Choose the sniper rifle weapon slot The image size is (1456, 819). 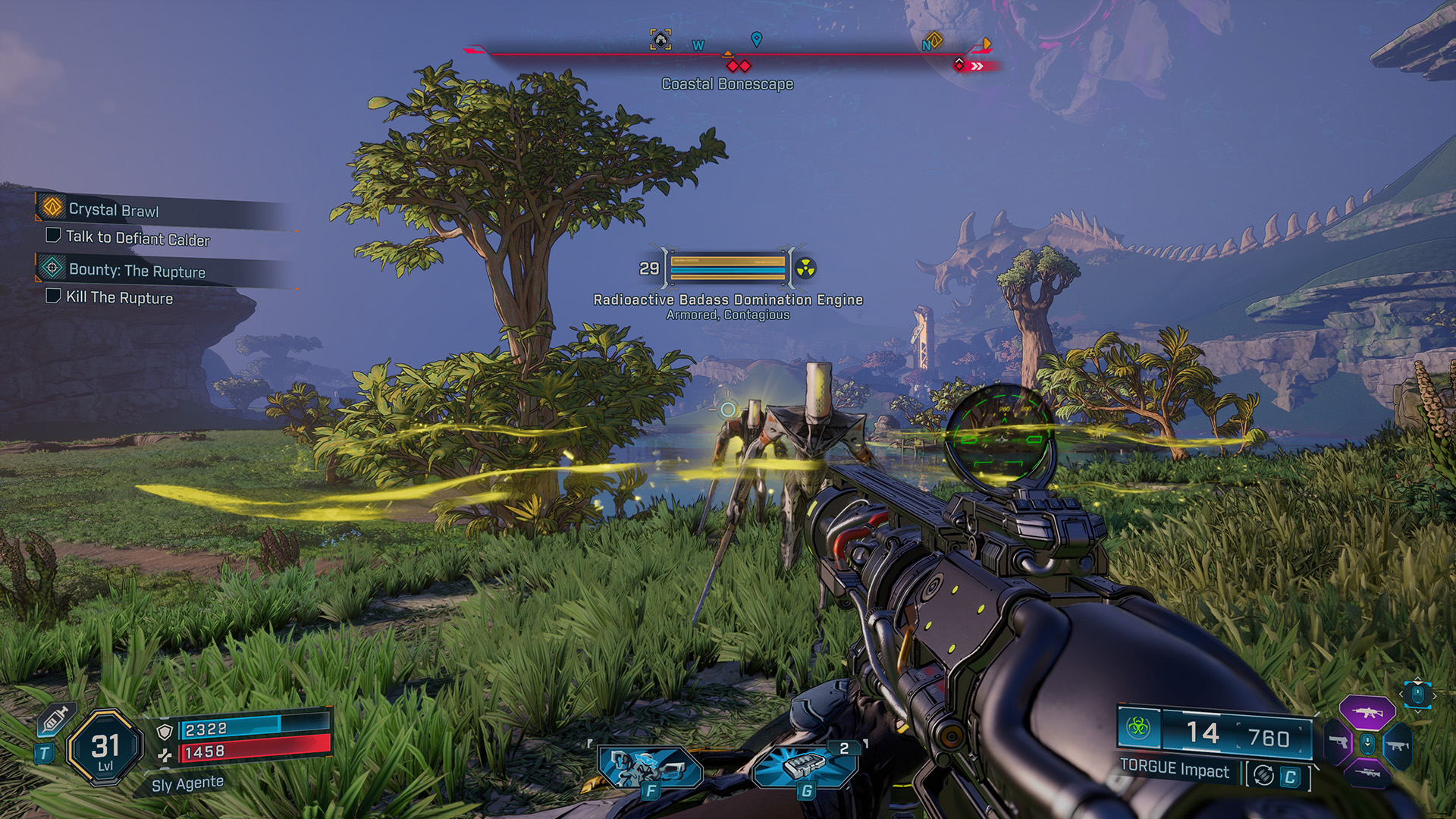point(1367,773)
